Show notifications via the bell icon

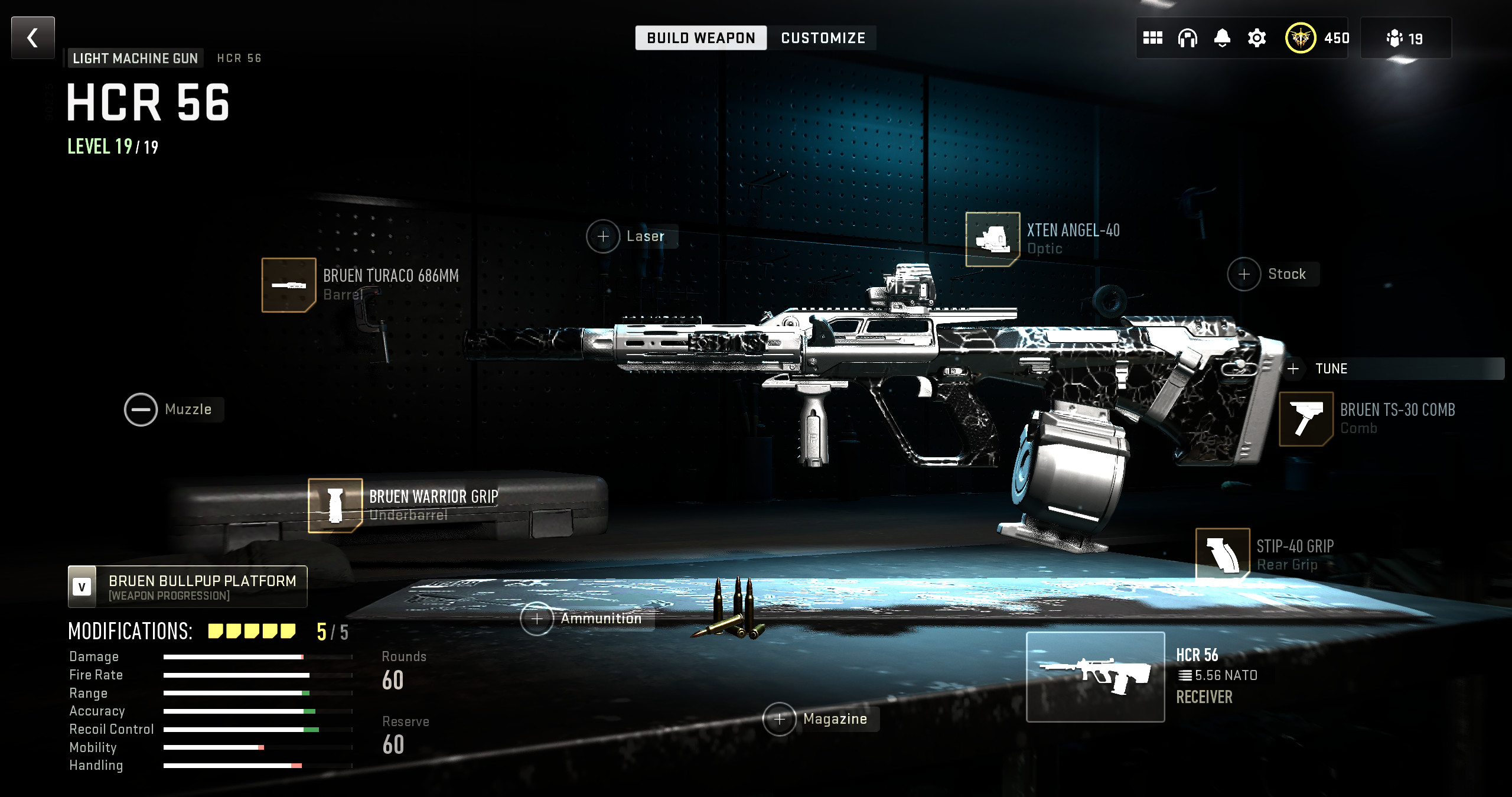[1222, 38]
